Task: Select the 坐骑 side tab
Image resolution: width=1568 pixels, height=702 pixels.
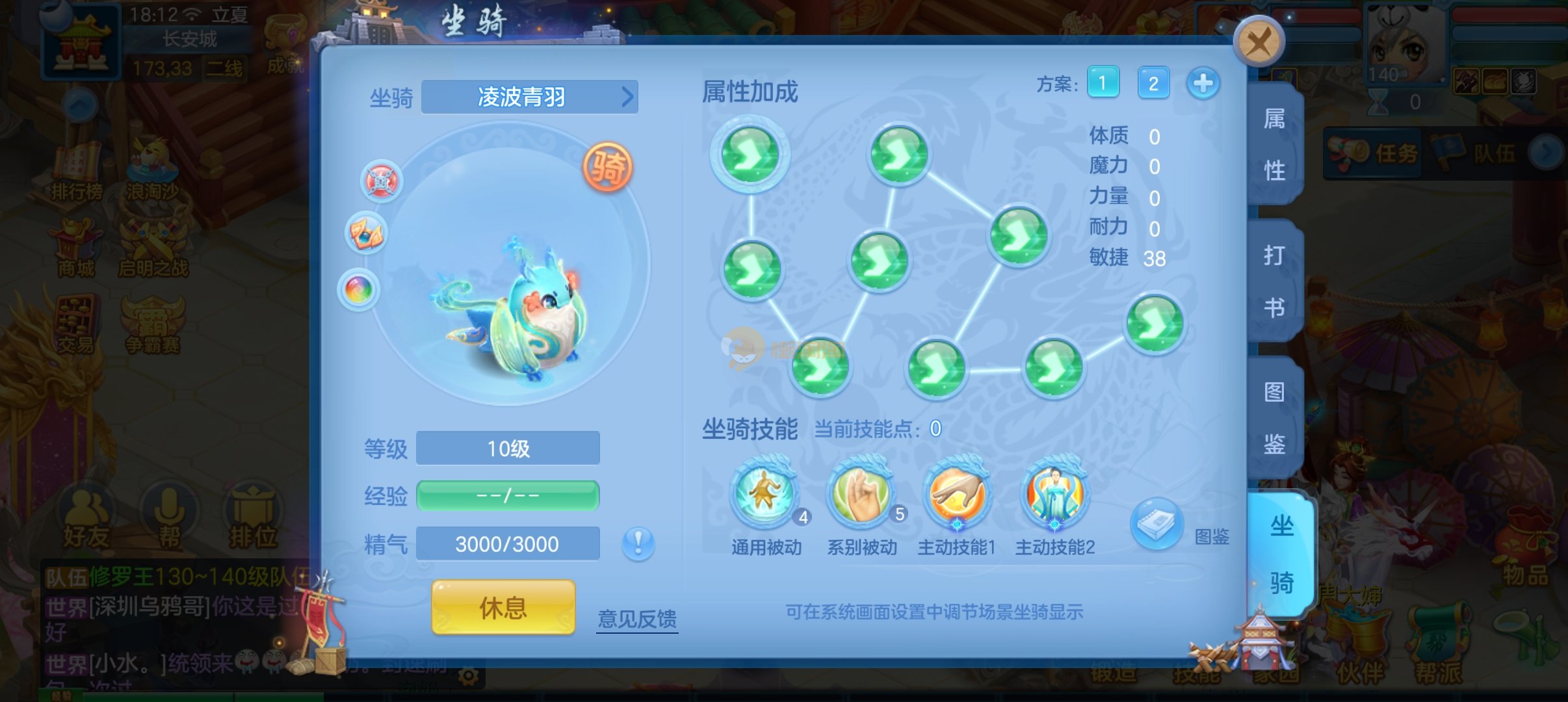Action: point(1281,554)
